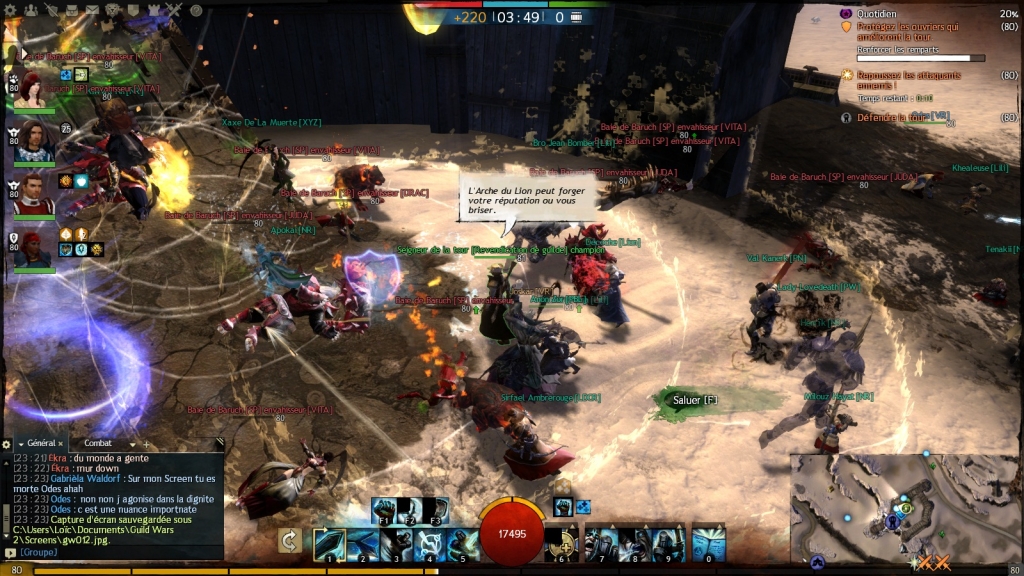Switch to the Combat chat tab
The height and width of the screenshot is (576, 1024).
[98, 443]
